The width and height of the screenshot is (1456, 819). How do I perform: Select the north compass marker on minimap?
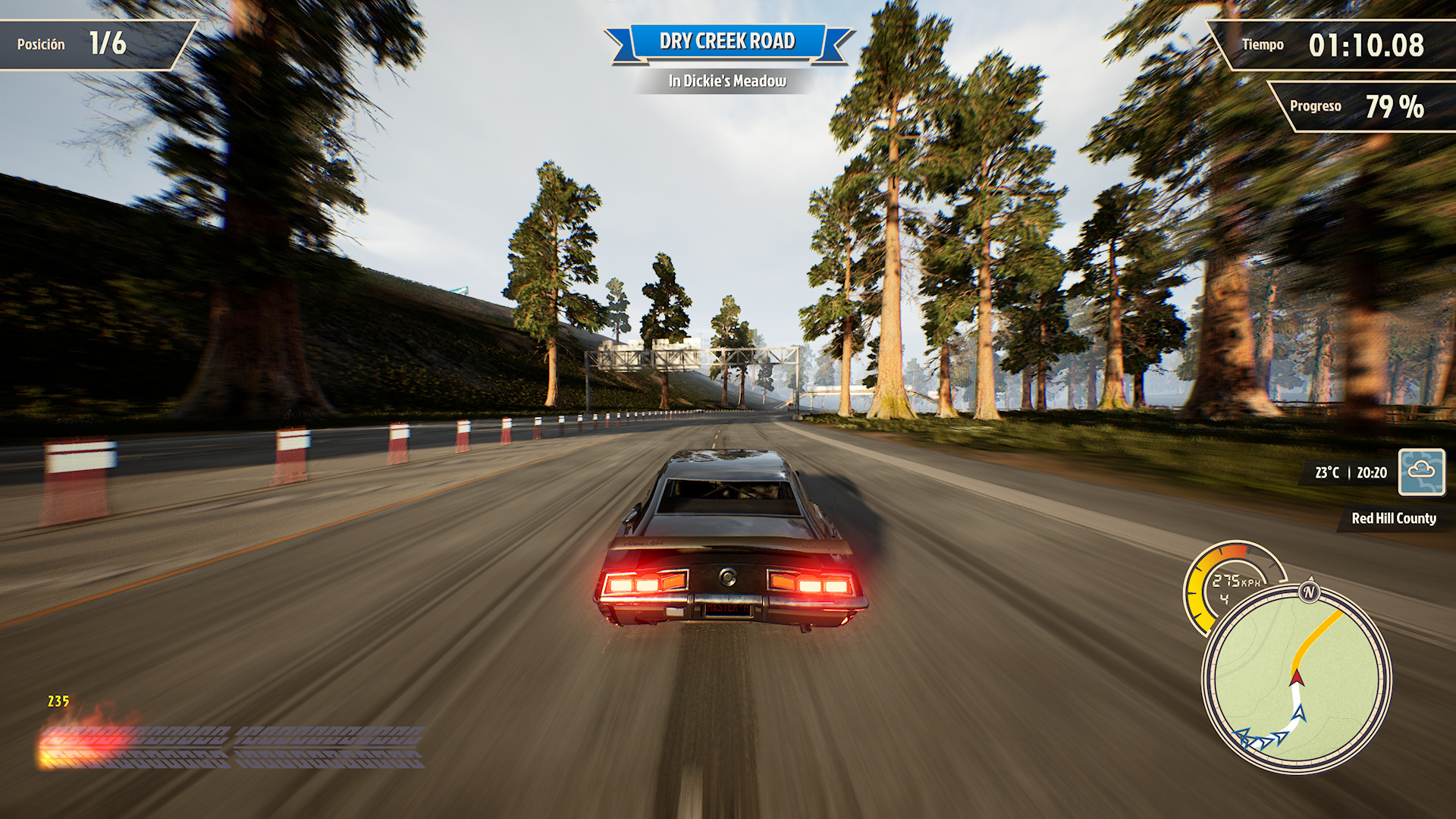(x=1309, y=591)
